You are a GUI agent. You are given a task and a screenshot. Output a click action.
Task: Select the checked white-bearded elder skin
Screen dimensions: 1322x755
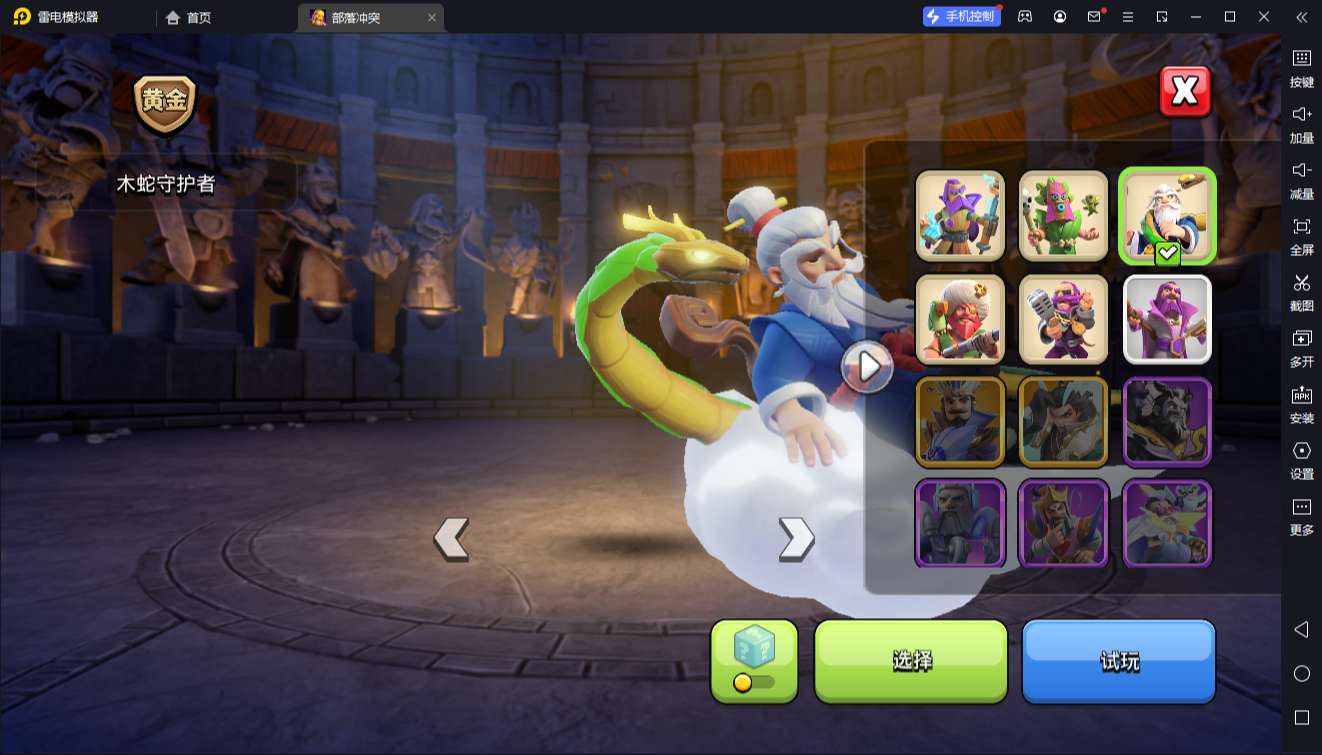(x=1167, y=215)
